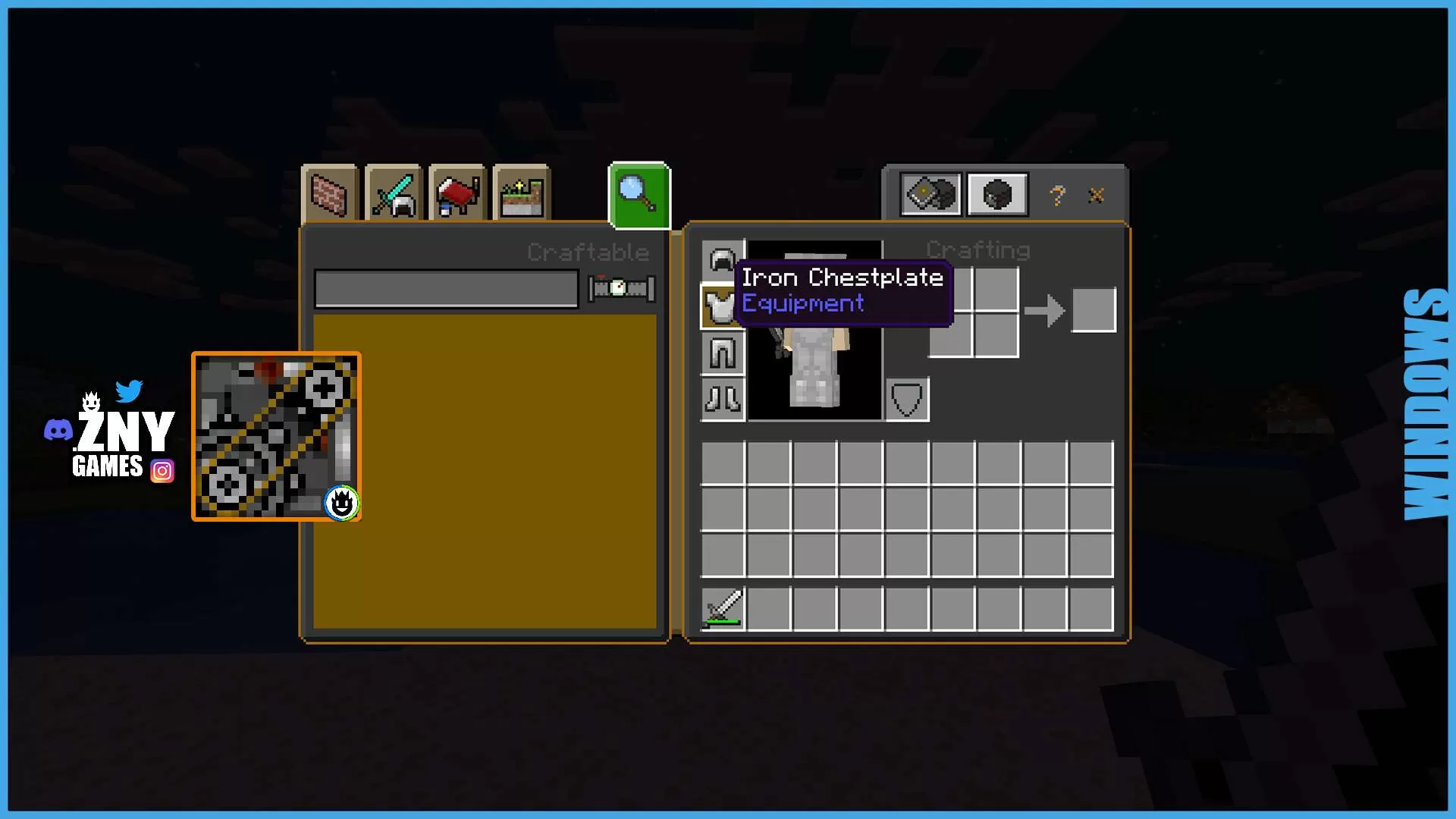The height and width of the screenshot is (819, 1456).
Task: Select the iron sword in the hotbar
Action: [723, 607]
